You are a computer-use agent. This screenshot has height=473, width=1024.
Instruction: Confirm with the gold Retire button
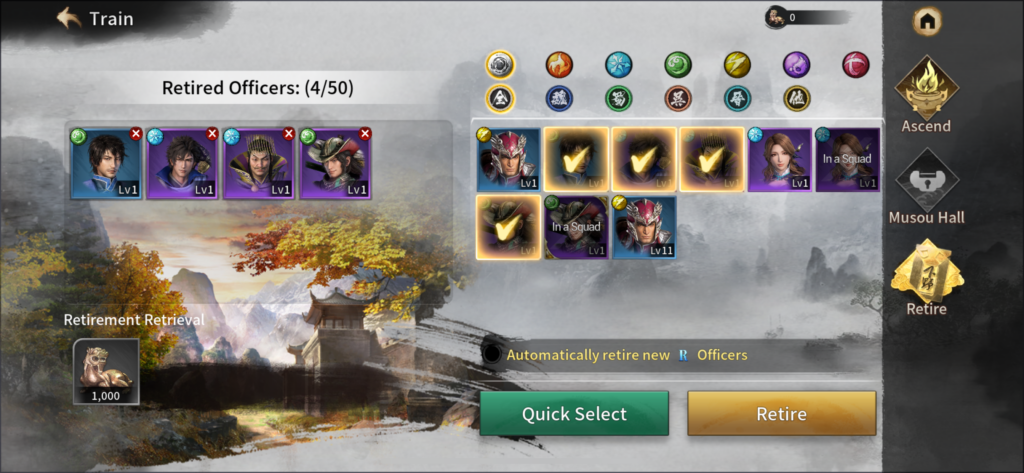click(x=781, y=414)
